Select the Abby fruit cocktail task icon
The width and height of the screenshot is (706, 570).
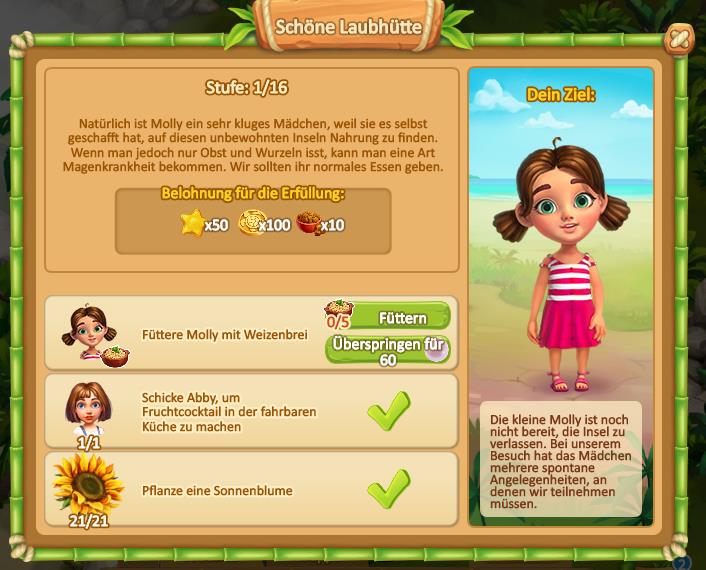(x=88, y=406)
